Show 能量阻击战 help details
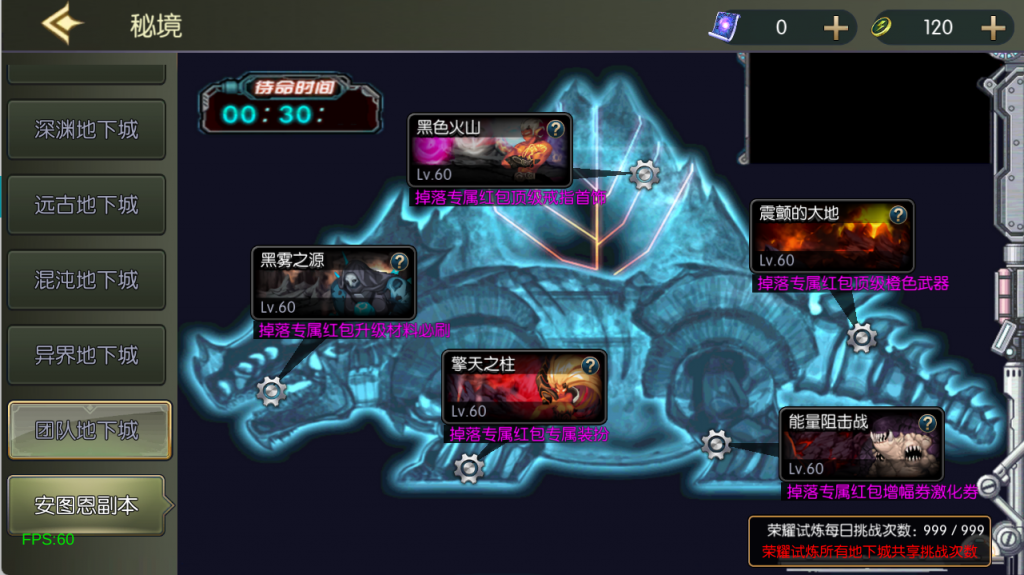 pos(928,422)
